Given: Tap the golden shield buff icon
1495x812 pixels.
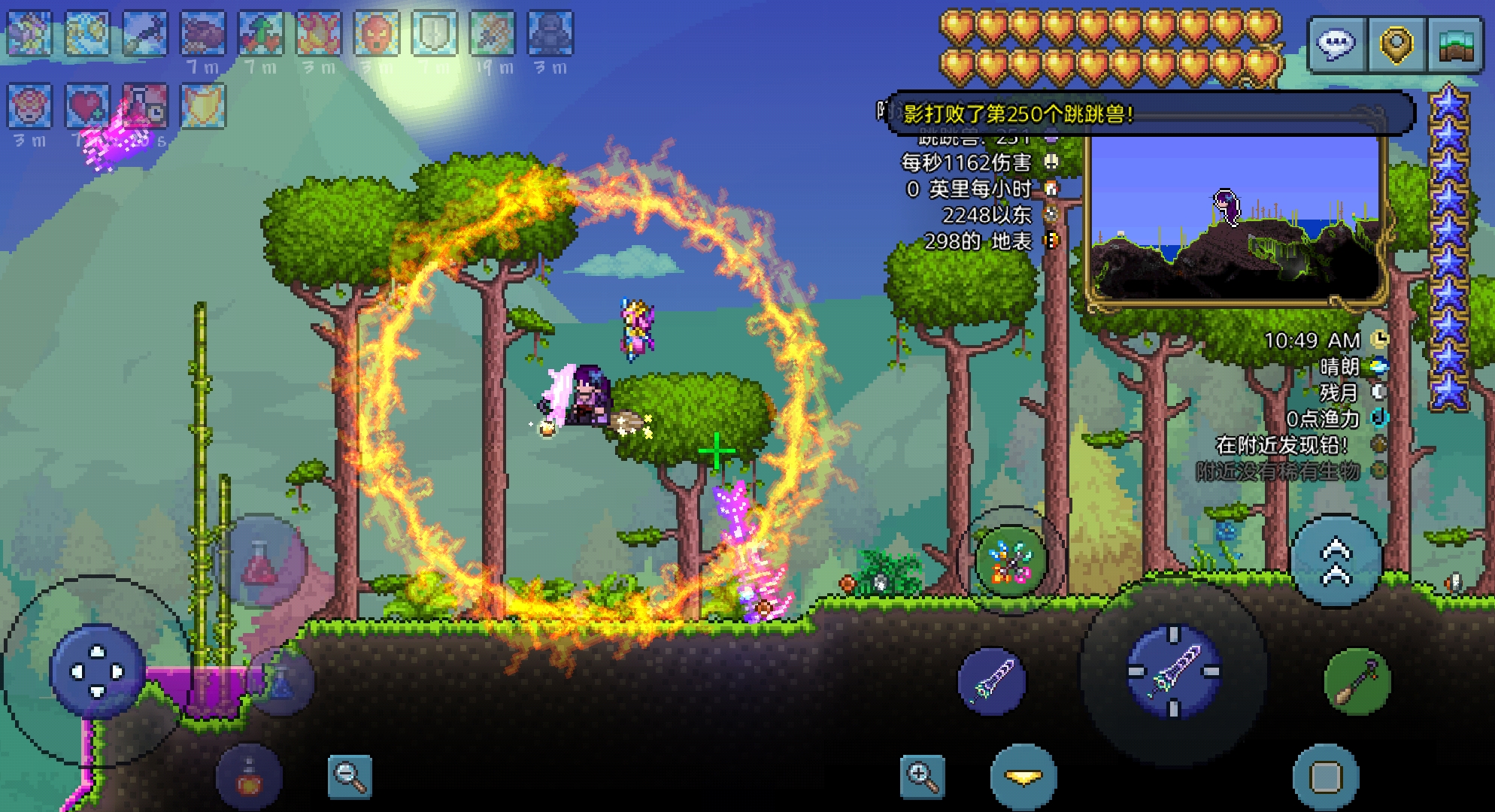Looking at the screenshot, I should pos(203,106).
